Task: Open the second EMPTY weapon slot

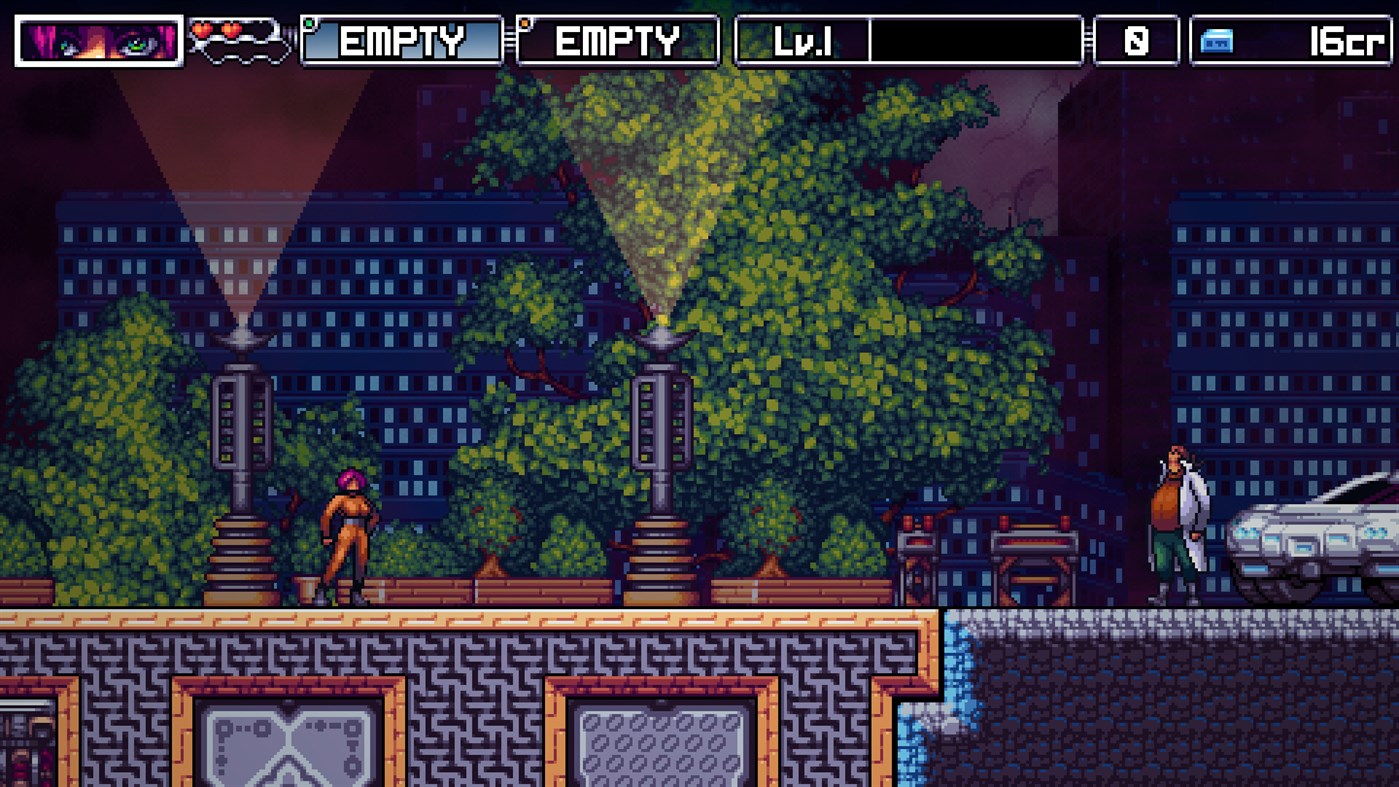Action: pyautogui.click(x=617, y=42)
